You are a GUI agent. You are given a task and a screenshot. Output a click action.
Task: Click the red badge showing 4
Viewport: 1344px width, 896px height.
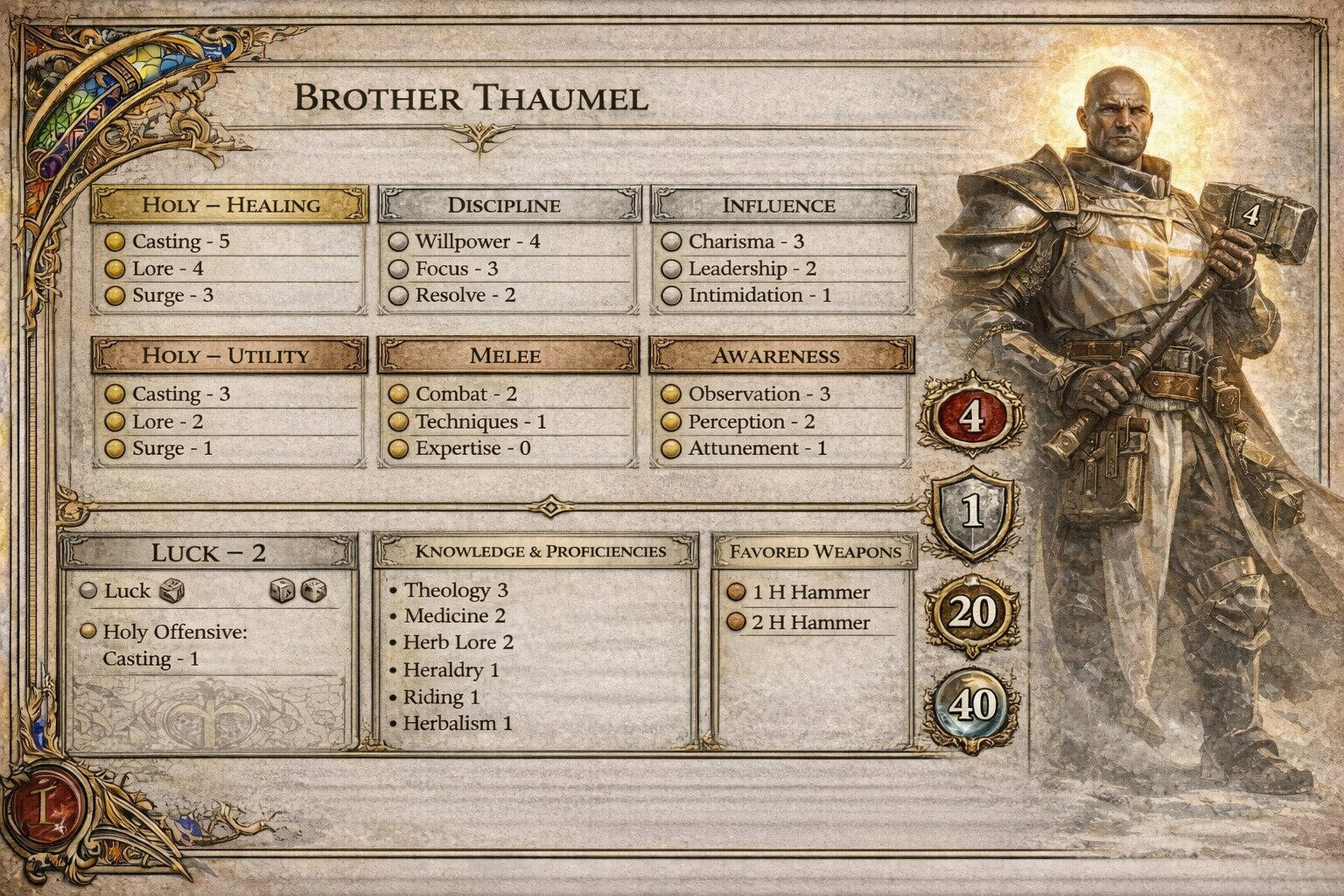click(971, 416)
